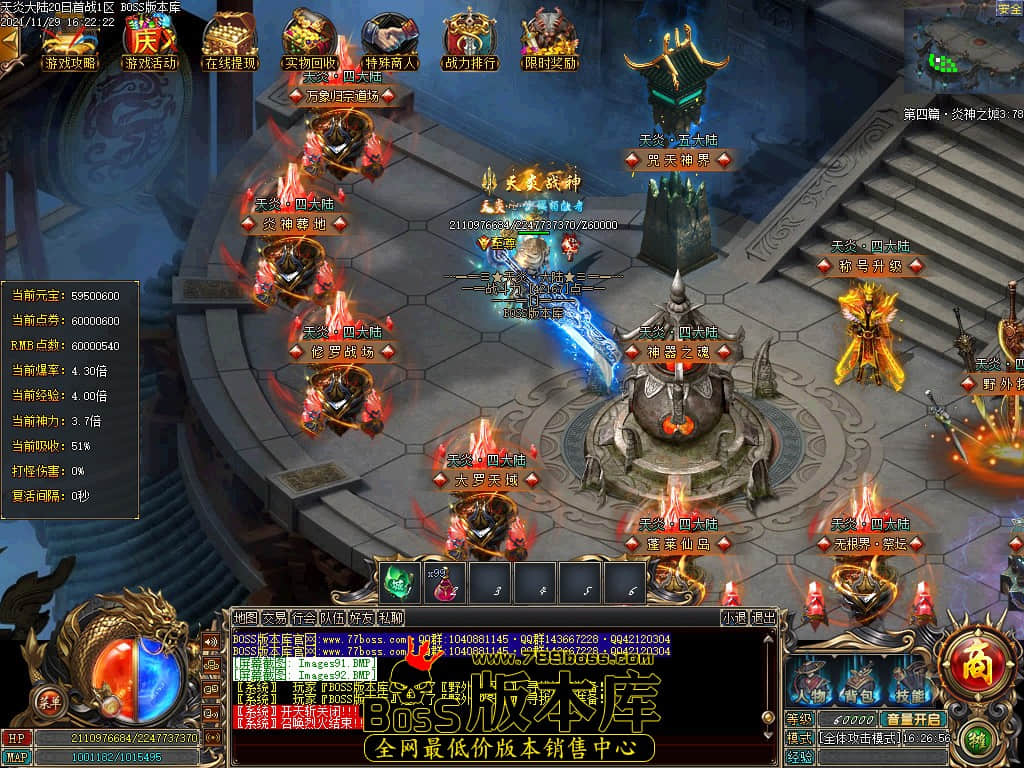Select the 私聊 private chat tab
Viewport: 1024px width, 768px height.
click(x=391, y=618)
